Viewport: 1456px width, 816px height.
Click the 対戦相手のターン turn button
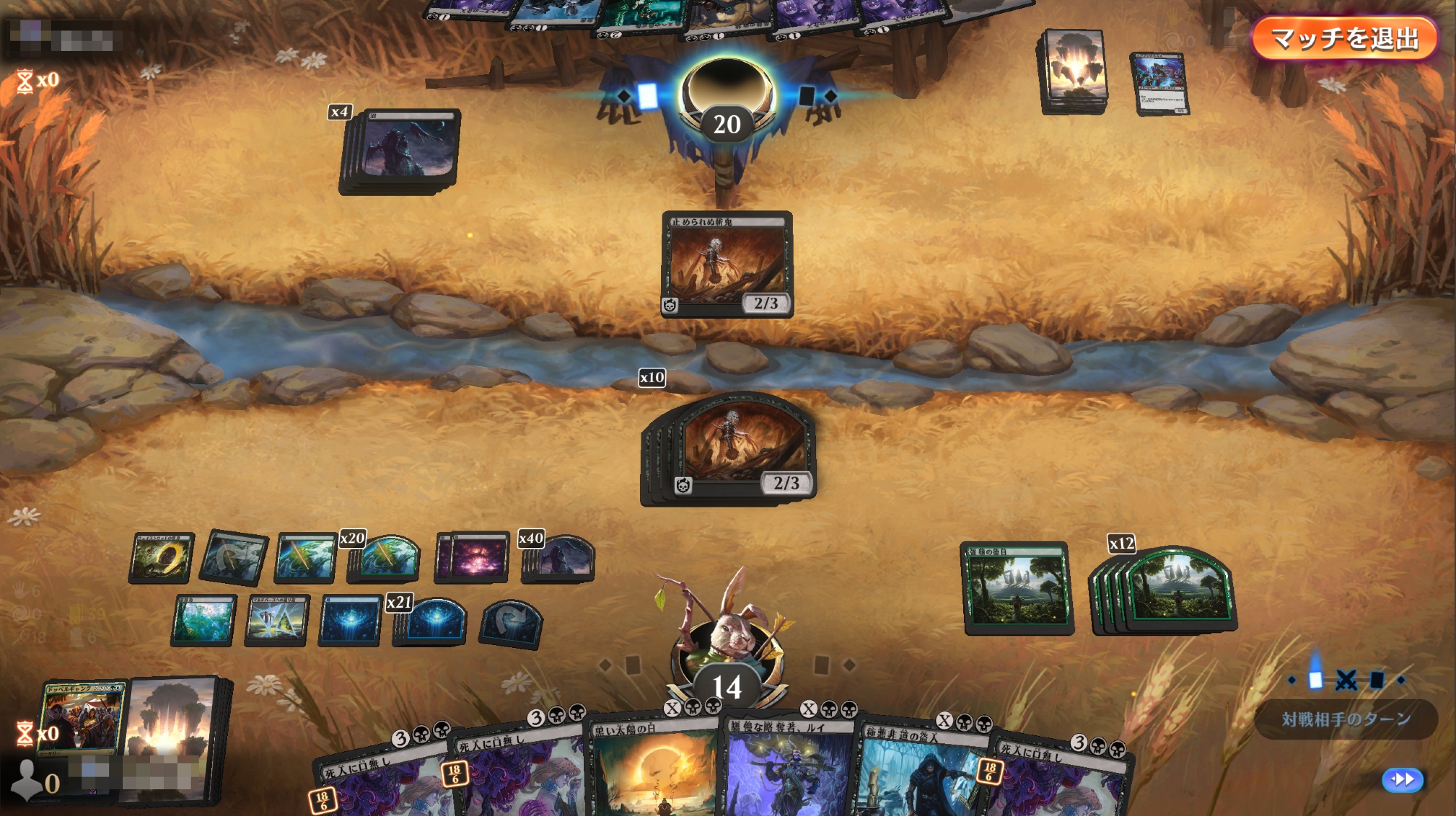(1345, 719)
